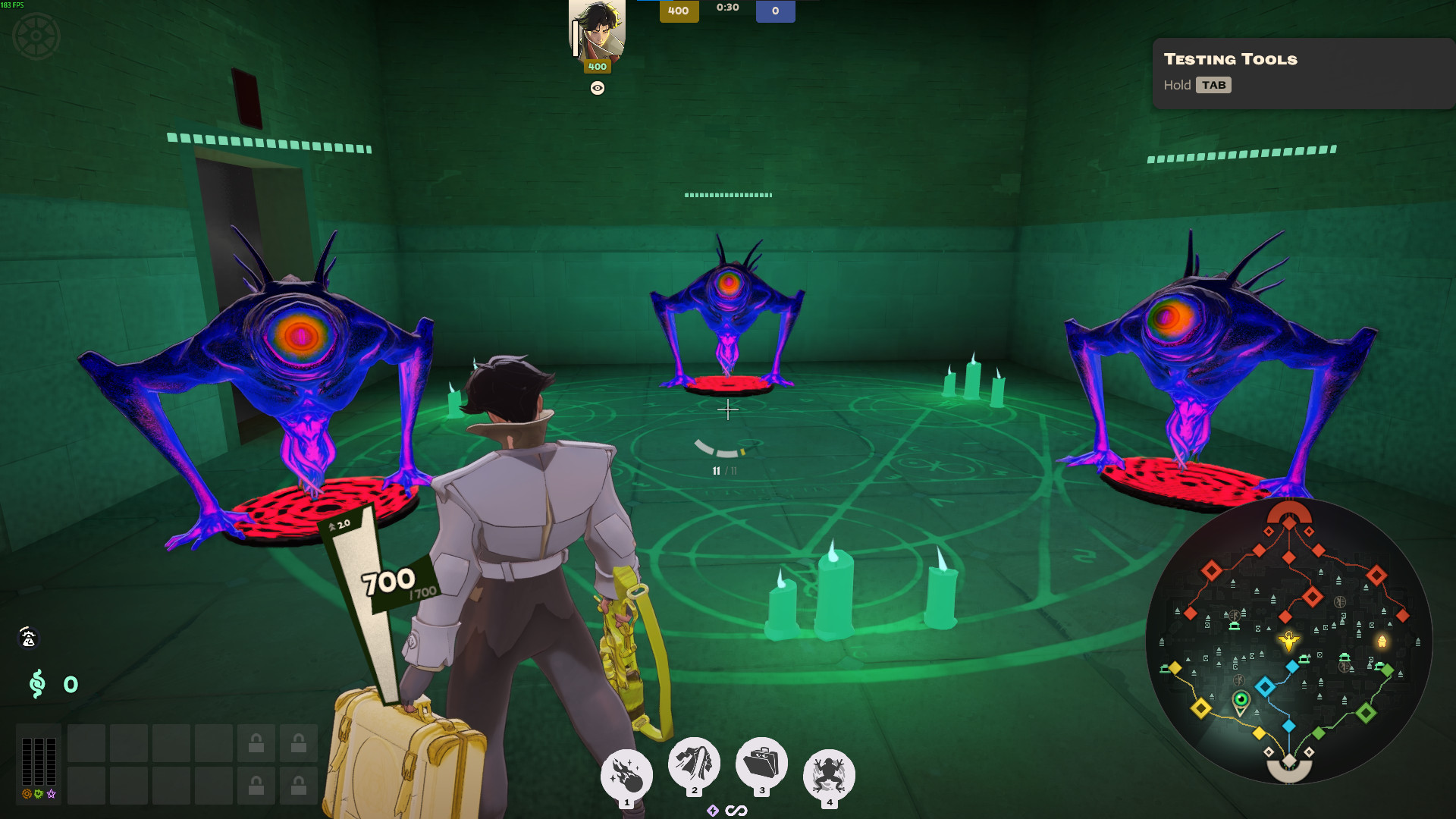Select the orange reticle ammo icon

coord(27,794)
